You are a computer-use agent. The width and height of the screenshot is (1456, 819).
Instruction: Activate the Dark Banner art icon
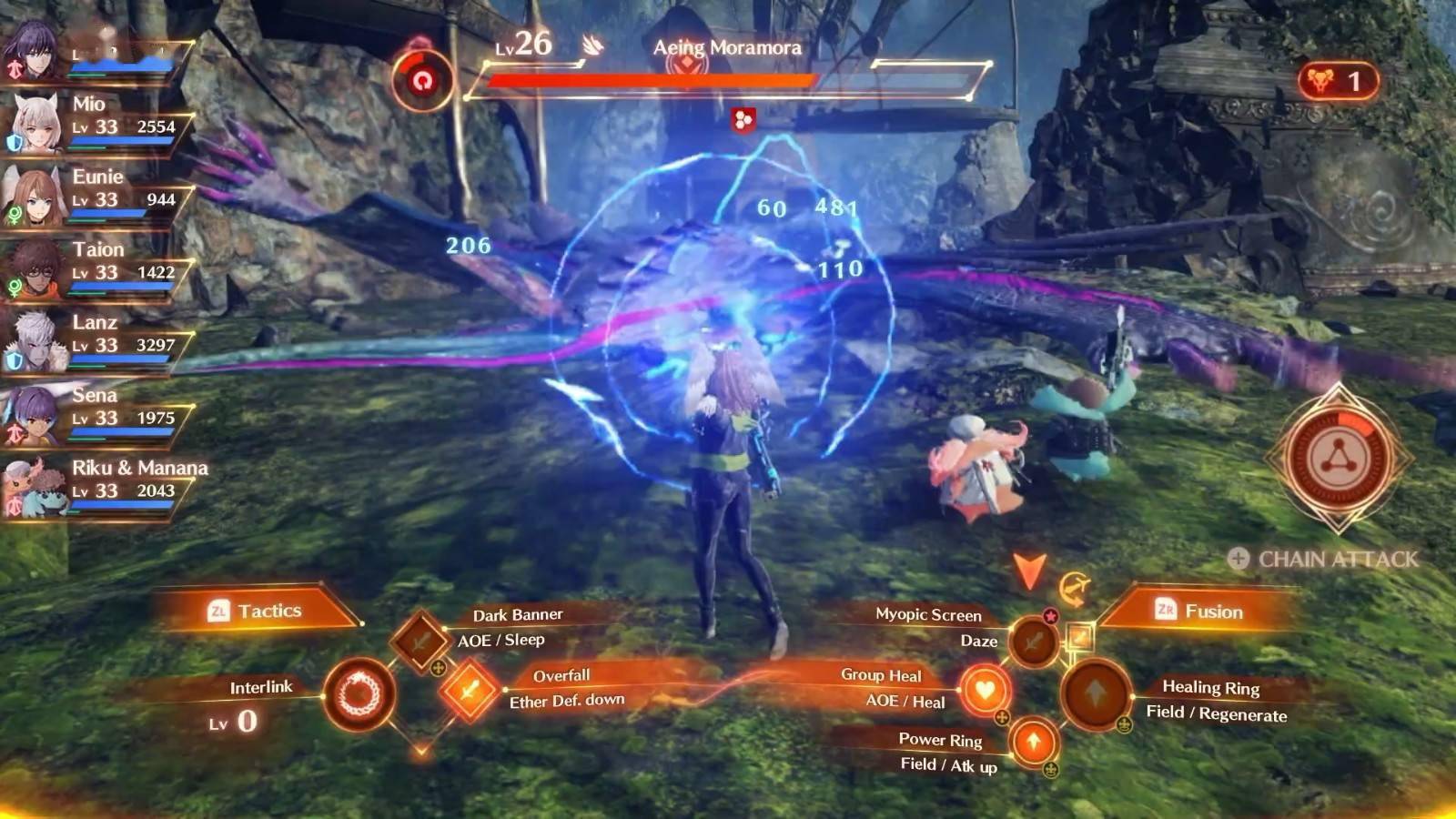click(x=420, y=642)
